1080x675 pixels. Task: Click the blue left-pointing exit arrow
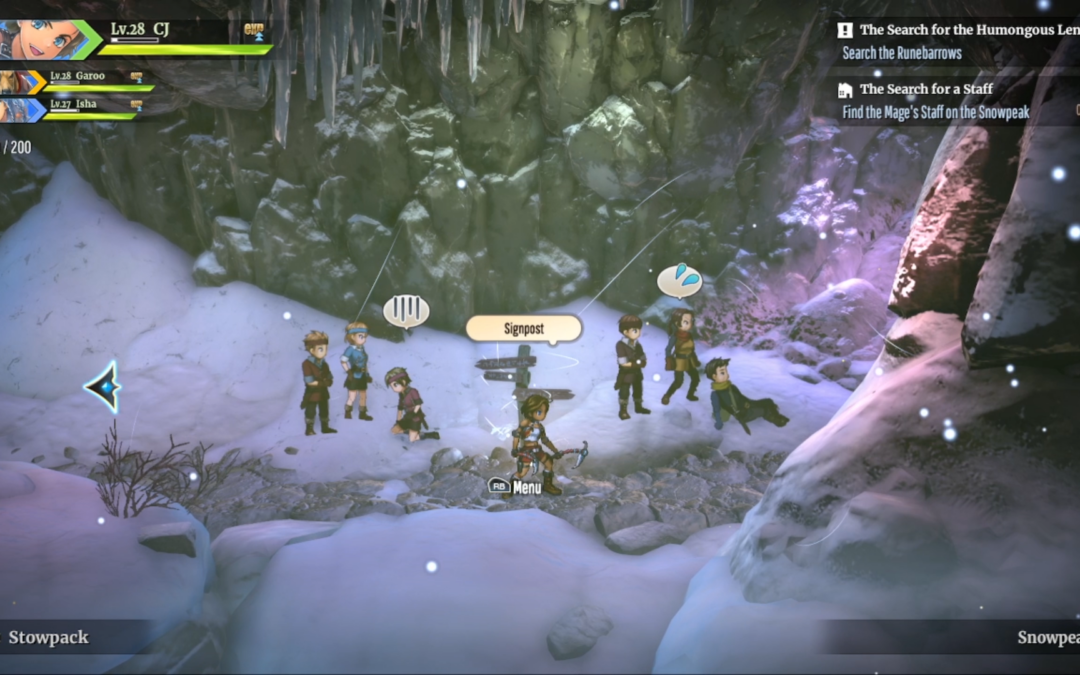103,387
